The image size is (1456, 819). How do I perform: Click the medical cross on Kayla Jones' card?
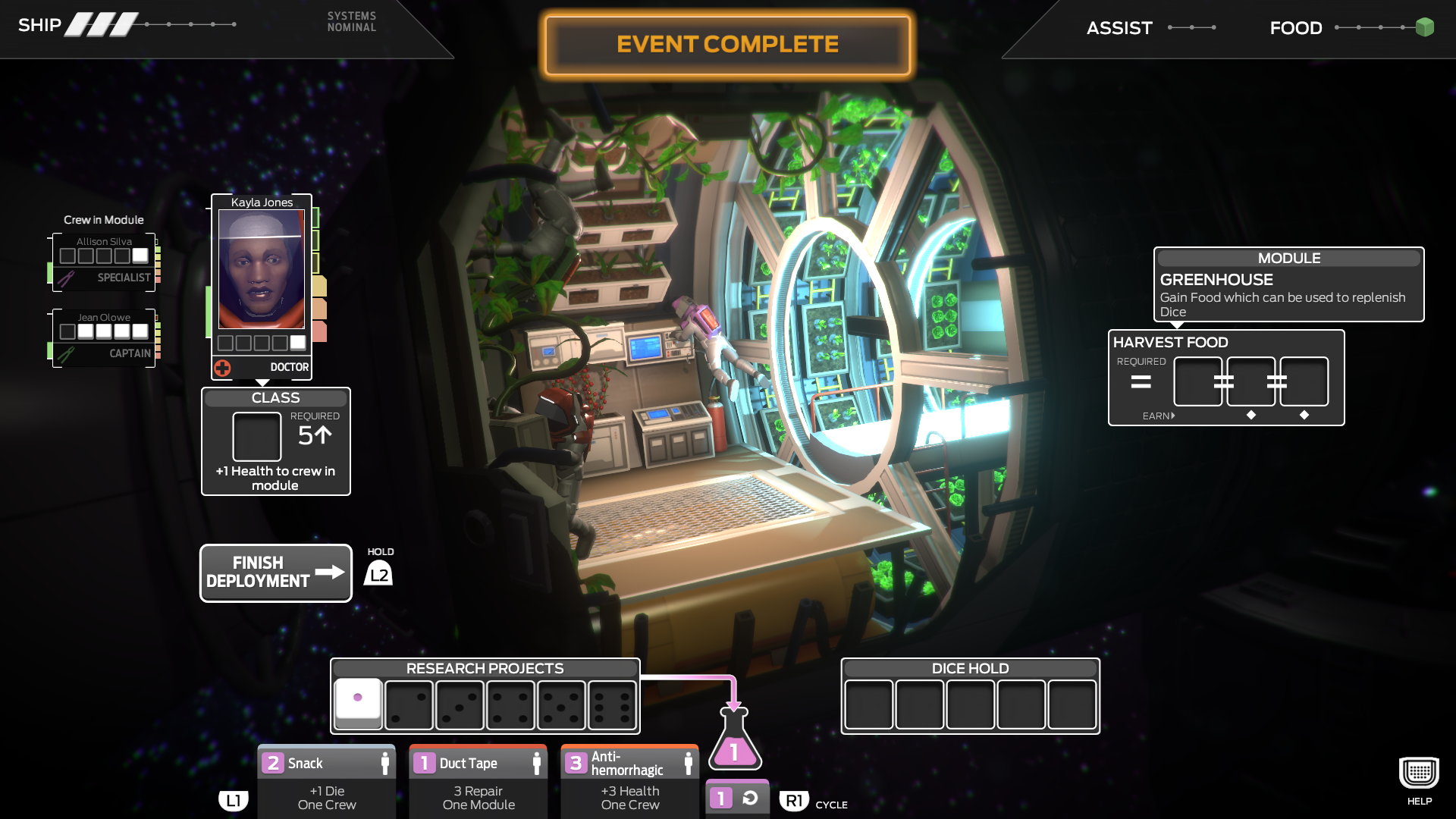coord(221,367)
